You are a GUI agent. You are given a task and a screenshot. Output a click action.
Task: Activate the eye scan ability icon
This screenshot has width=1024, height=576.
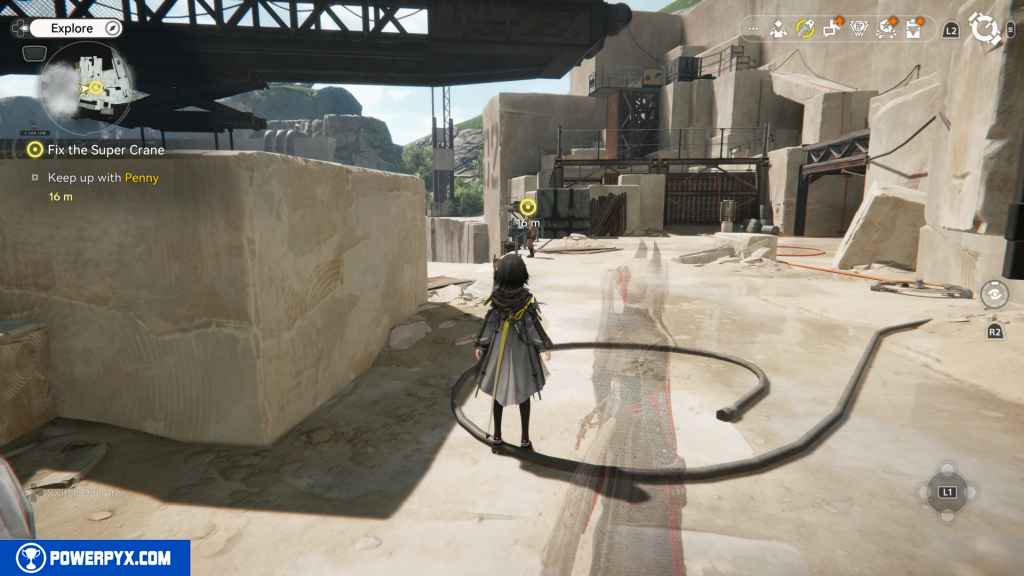click(x=993, y=294)
